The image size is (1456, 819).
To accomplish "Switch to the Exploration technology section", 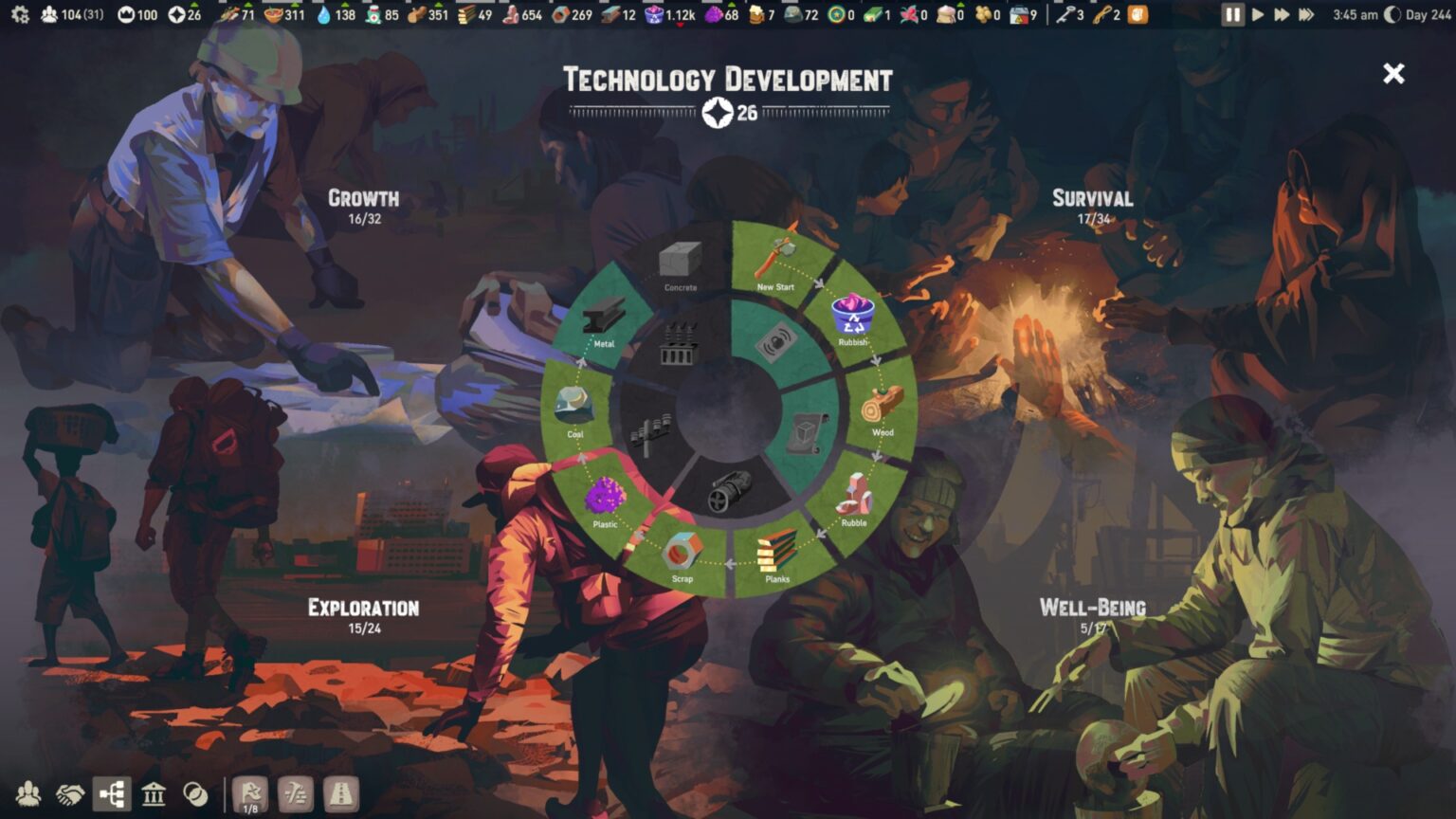I will coord(364,607).
